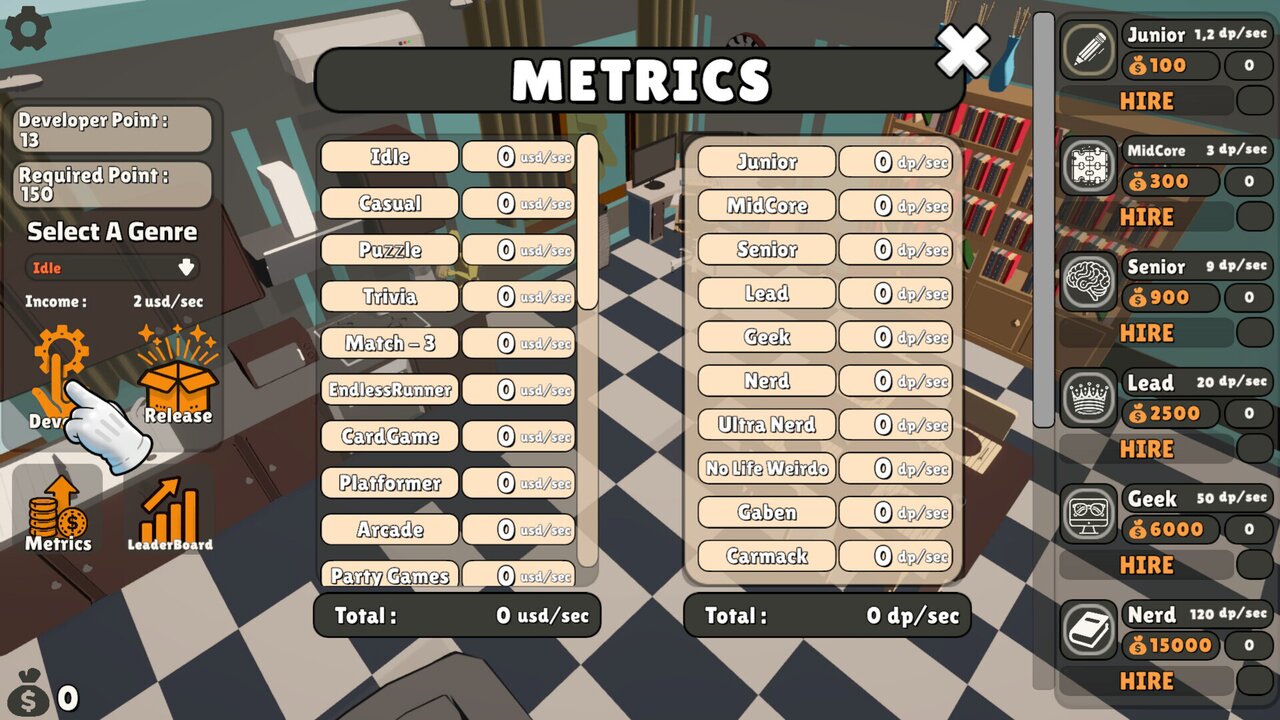1280x720 pixels.
Task: Click the Senior developer brain icon
Action: click(1087, 282)
